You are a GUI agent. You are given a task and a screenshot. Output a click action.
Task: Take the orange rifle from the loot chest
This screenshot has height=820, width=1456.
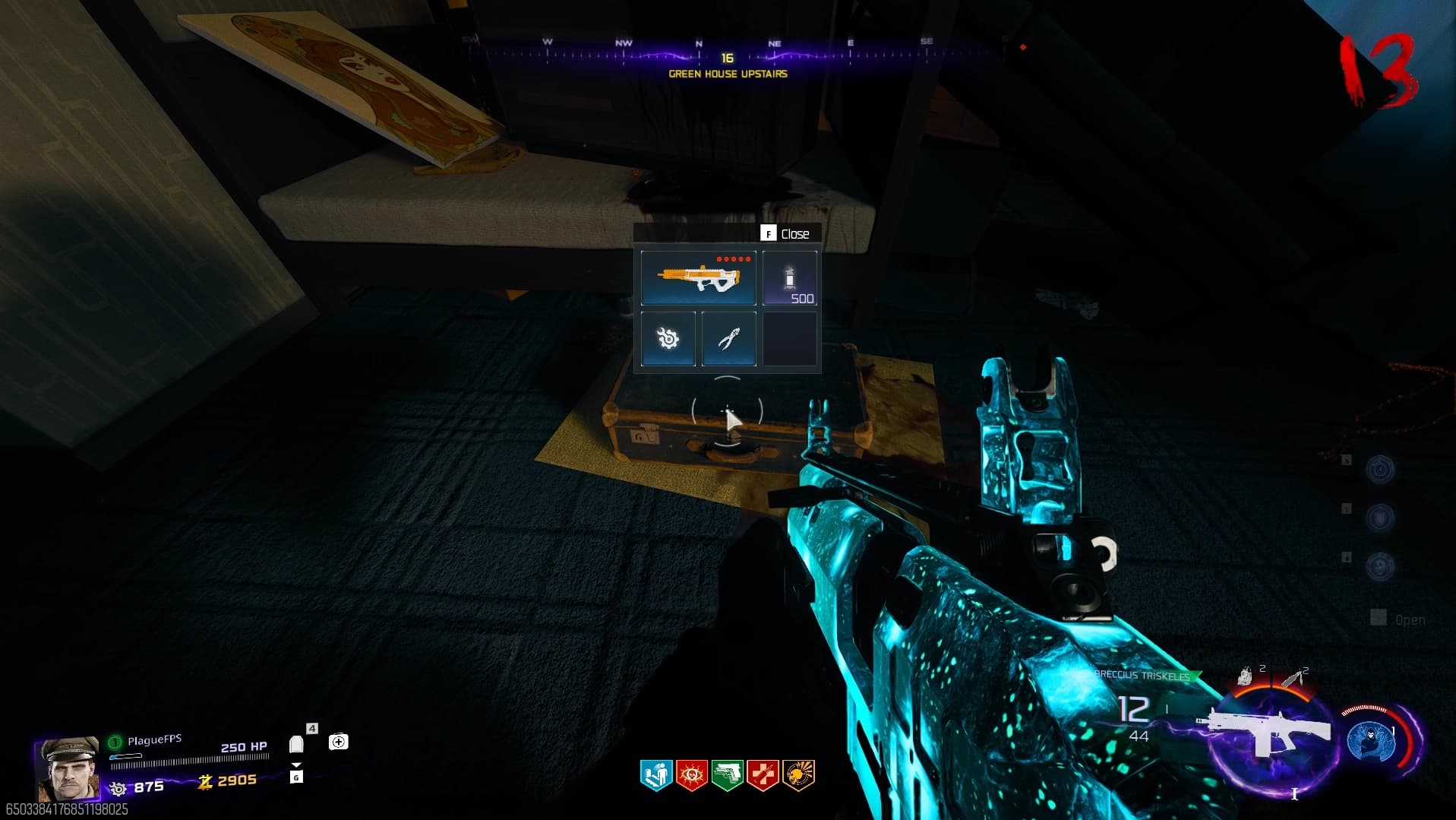pos(698,278)
